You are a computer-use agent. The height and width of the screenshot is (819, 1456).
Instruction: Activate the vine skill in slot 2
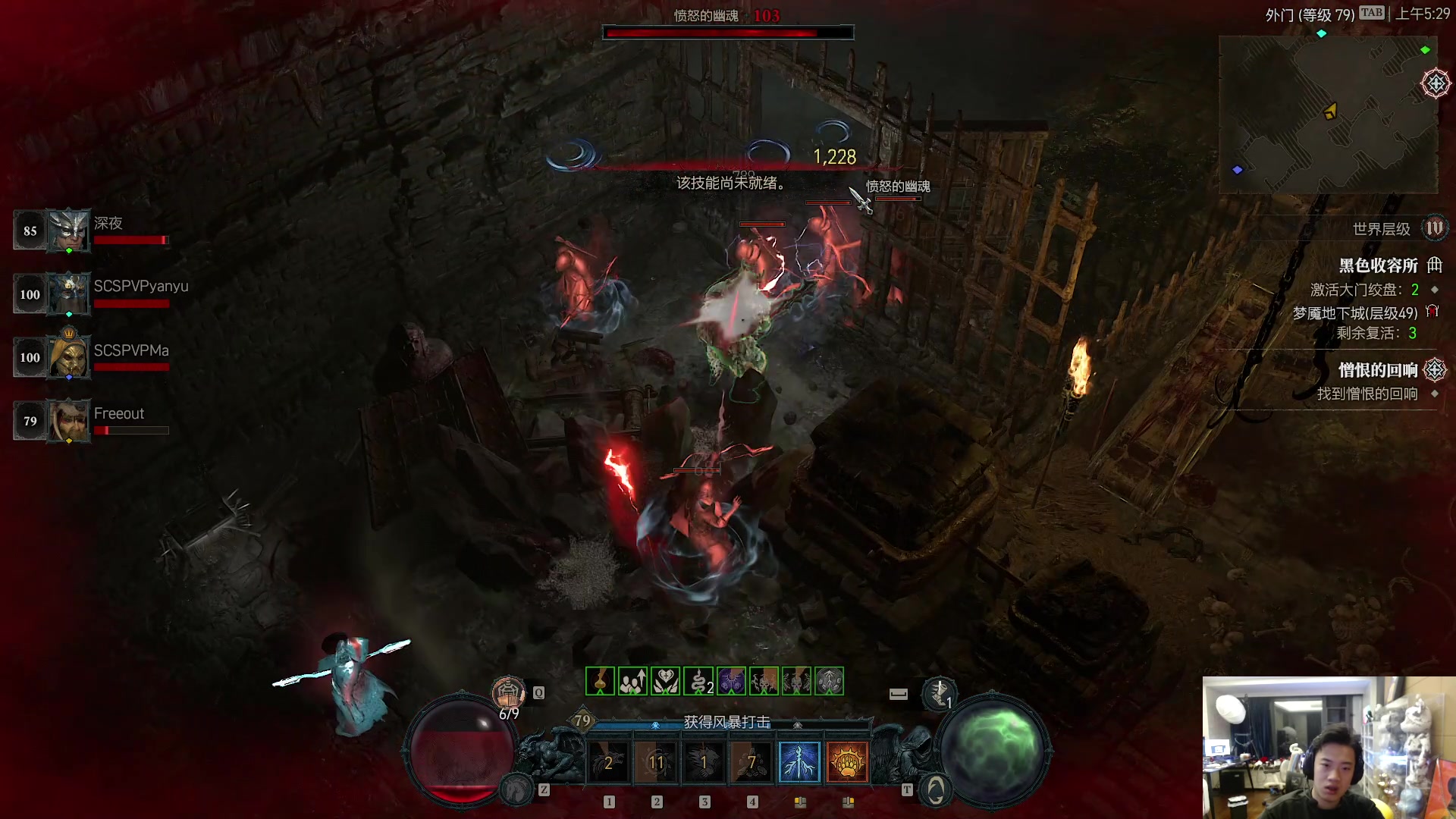656,762
